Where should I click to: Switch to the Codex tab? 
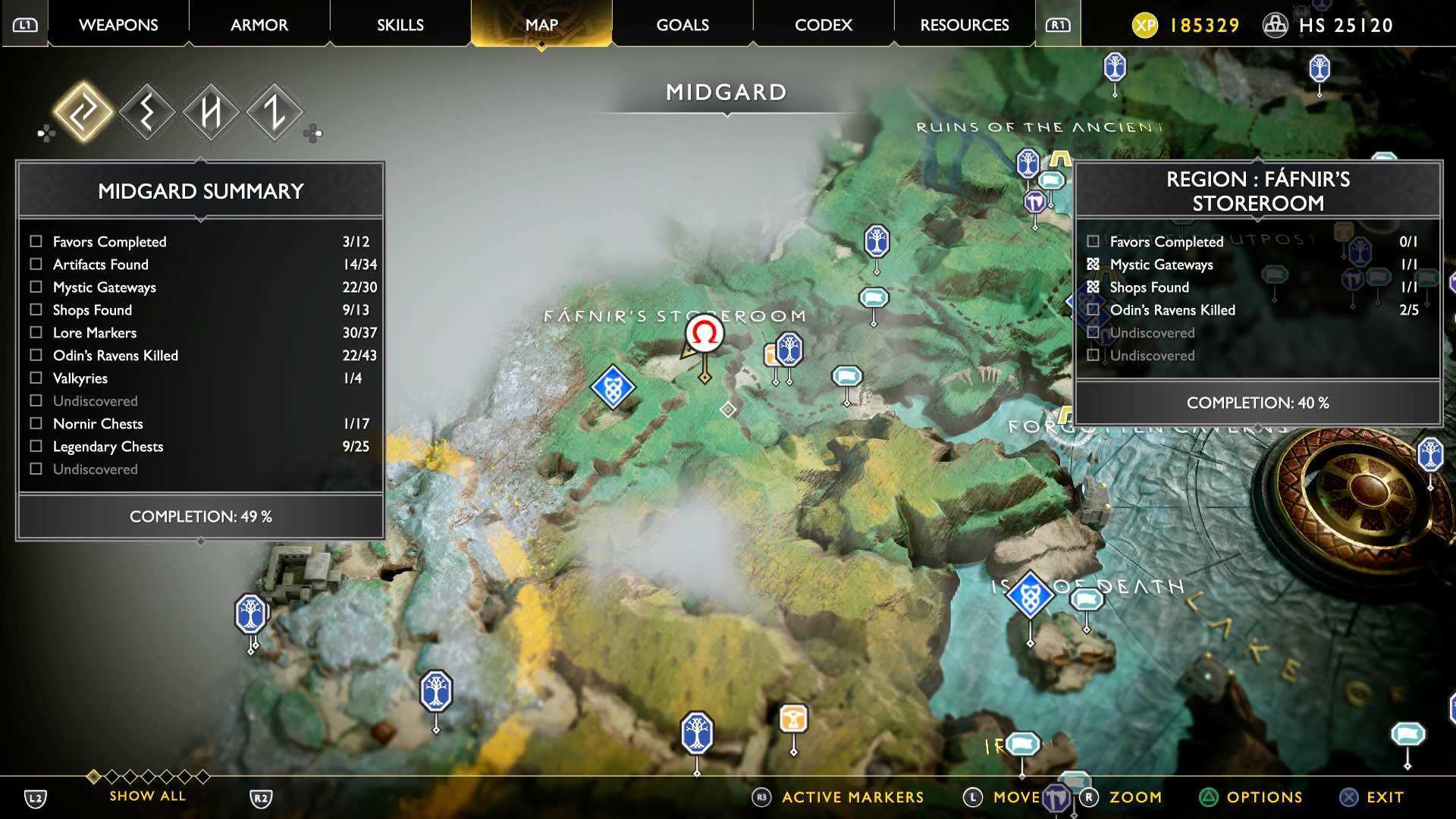point(823,24)
